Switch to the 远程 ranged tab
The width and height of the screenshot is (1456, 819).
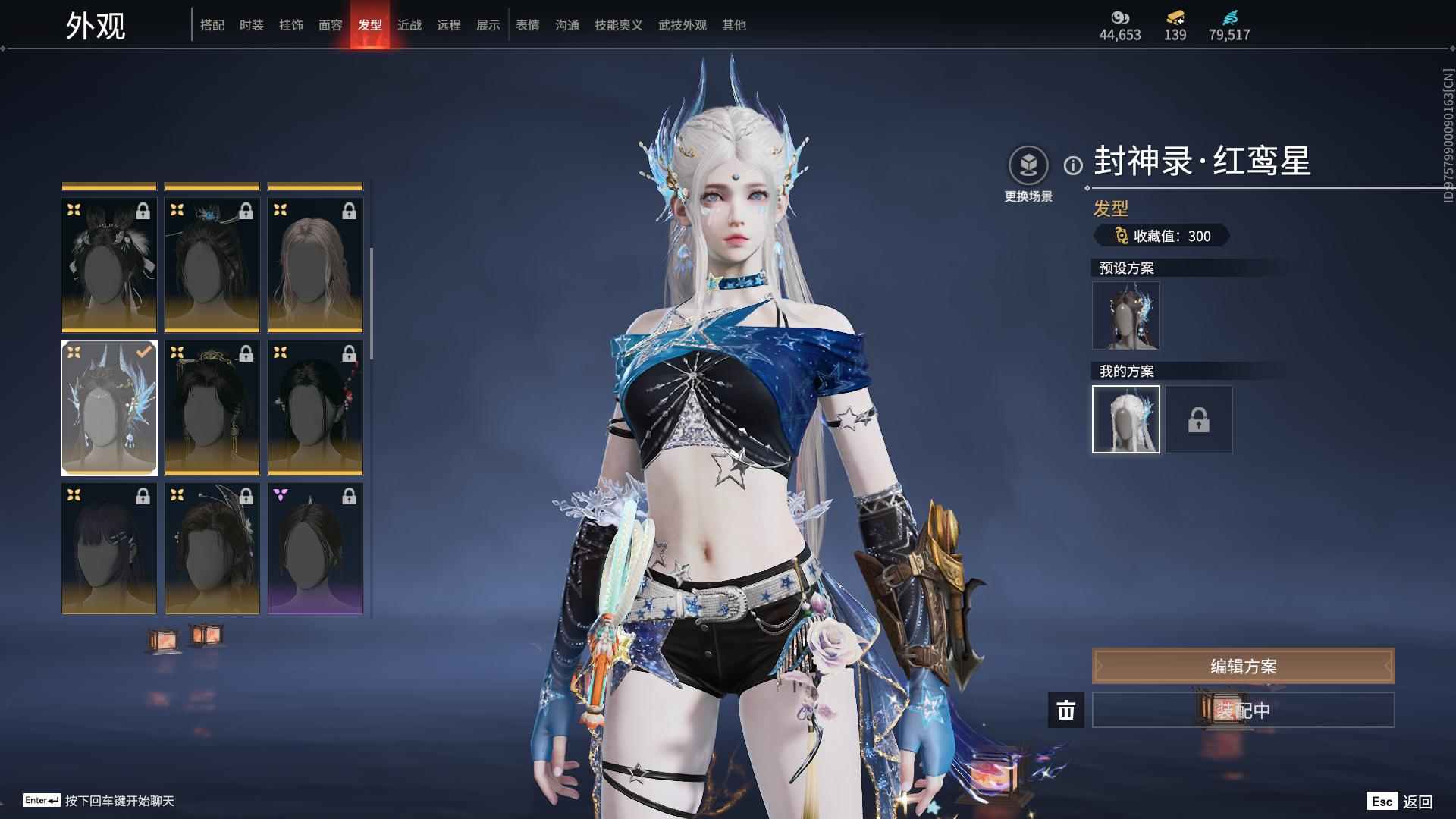[449, 25]
